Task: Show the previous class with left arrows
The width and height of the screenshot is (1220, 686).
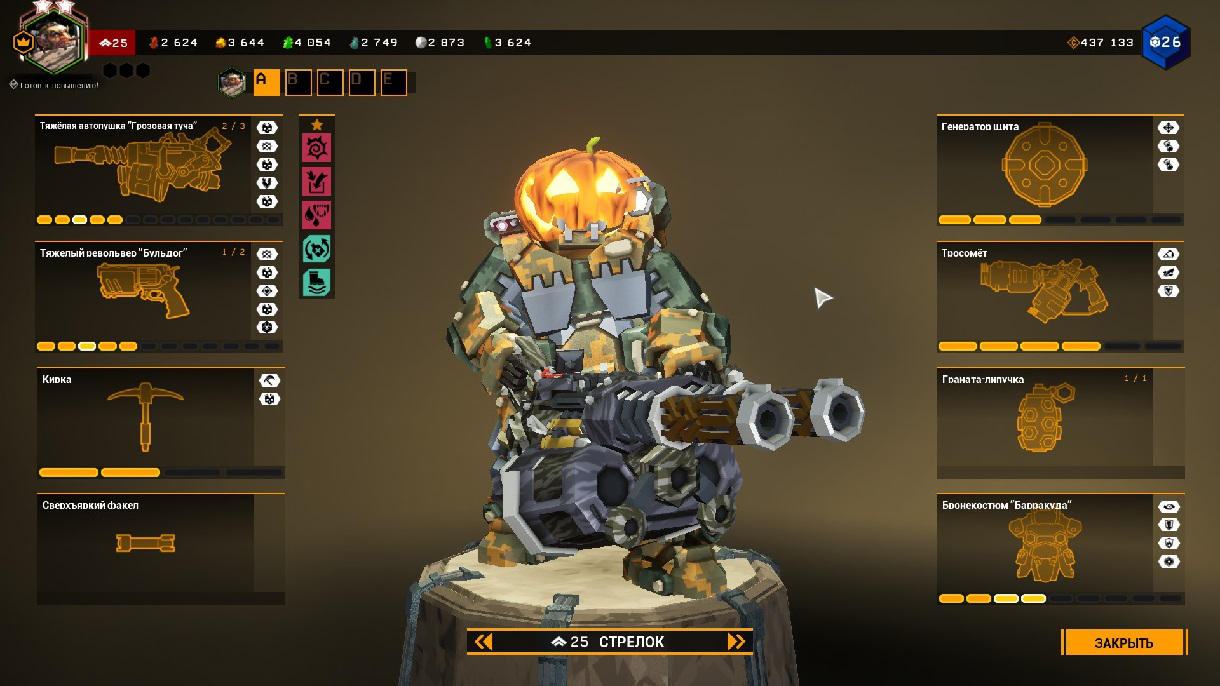Action: tap(484, 642)
